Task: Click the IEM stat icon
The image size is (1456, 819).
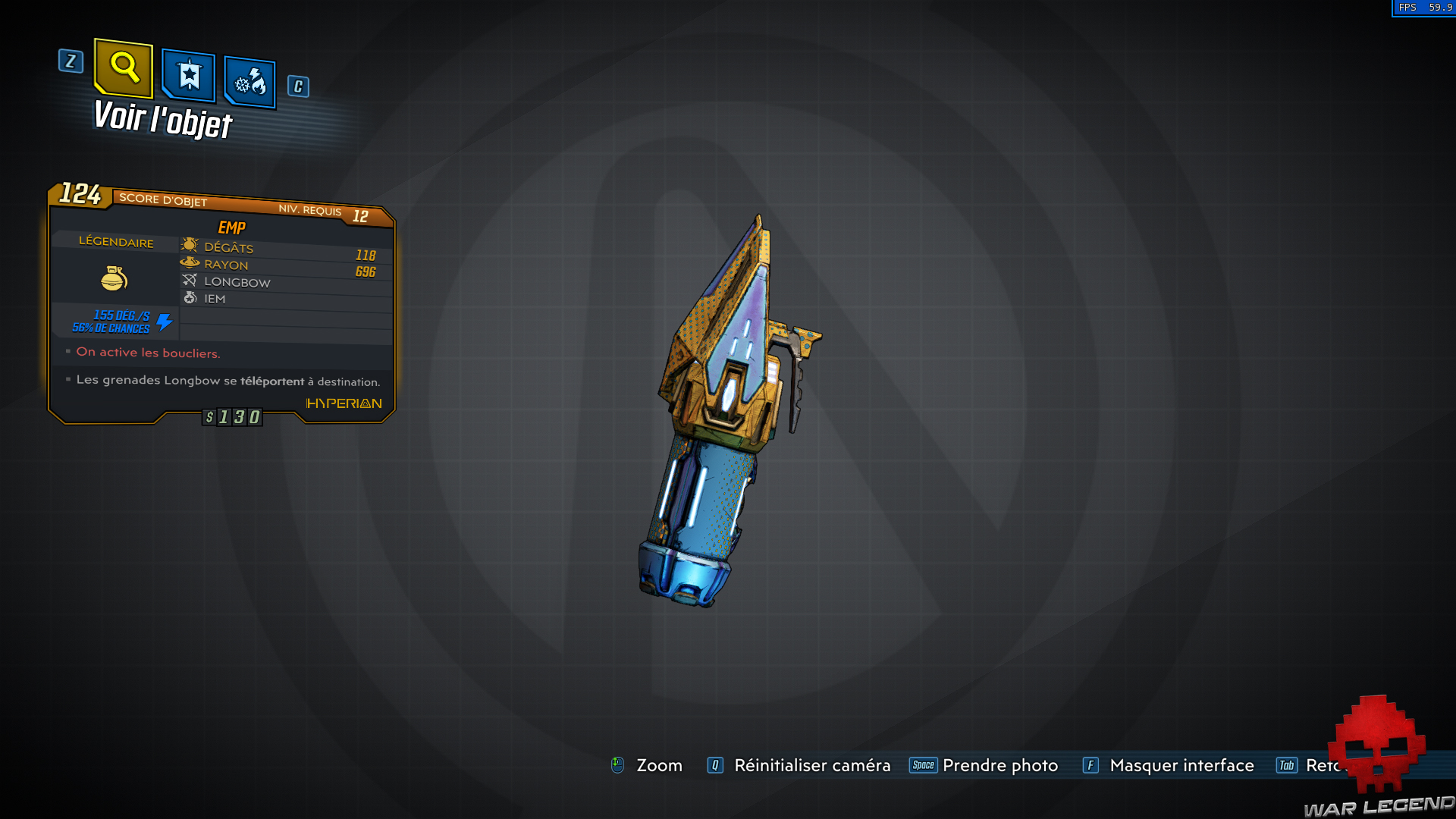Action: click(190, 297)
